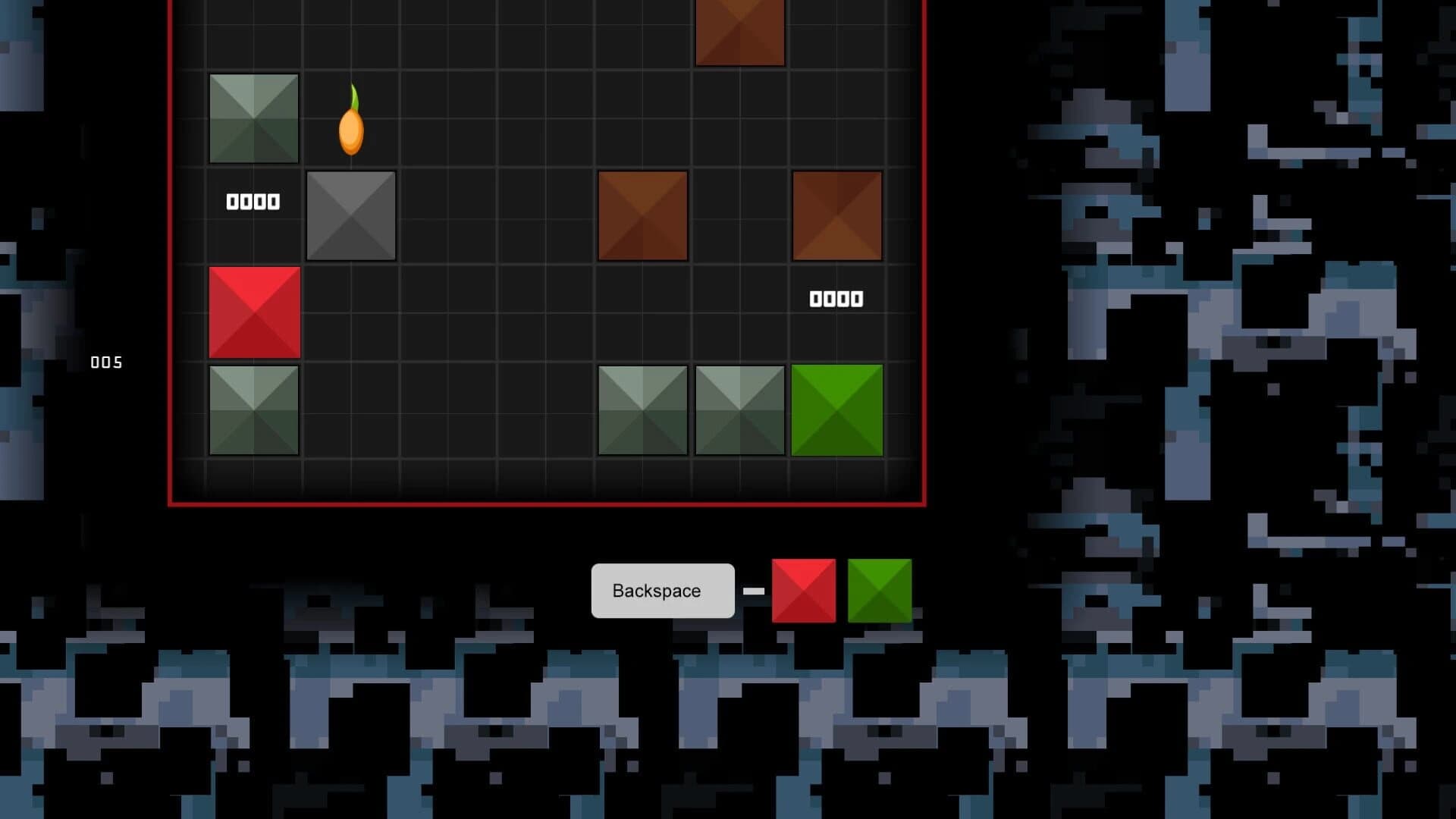Click the 005 score readout
The image size is (1456, 819).
pos(107,362)
